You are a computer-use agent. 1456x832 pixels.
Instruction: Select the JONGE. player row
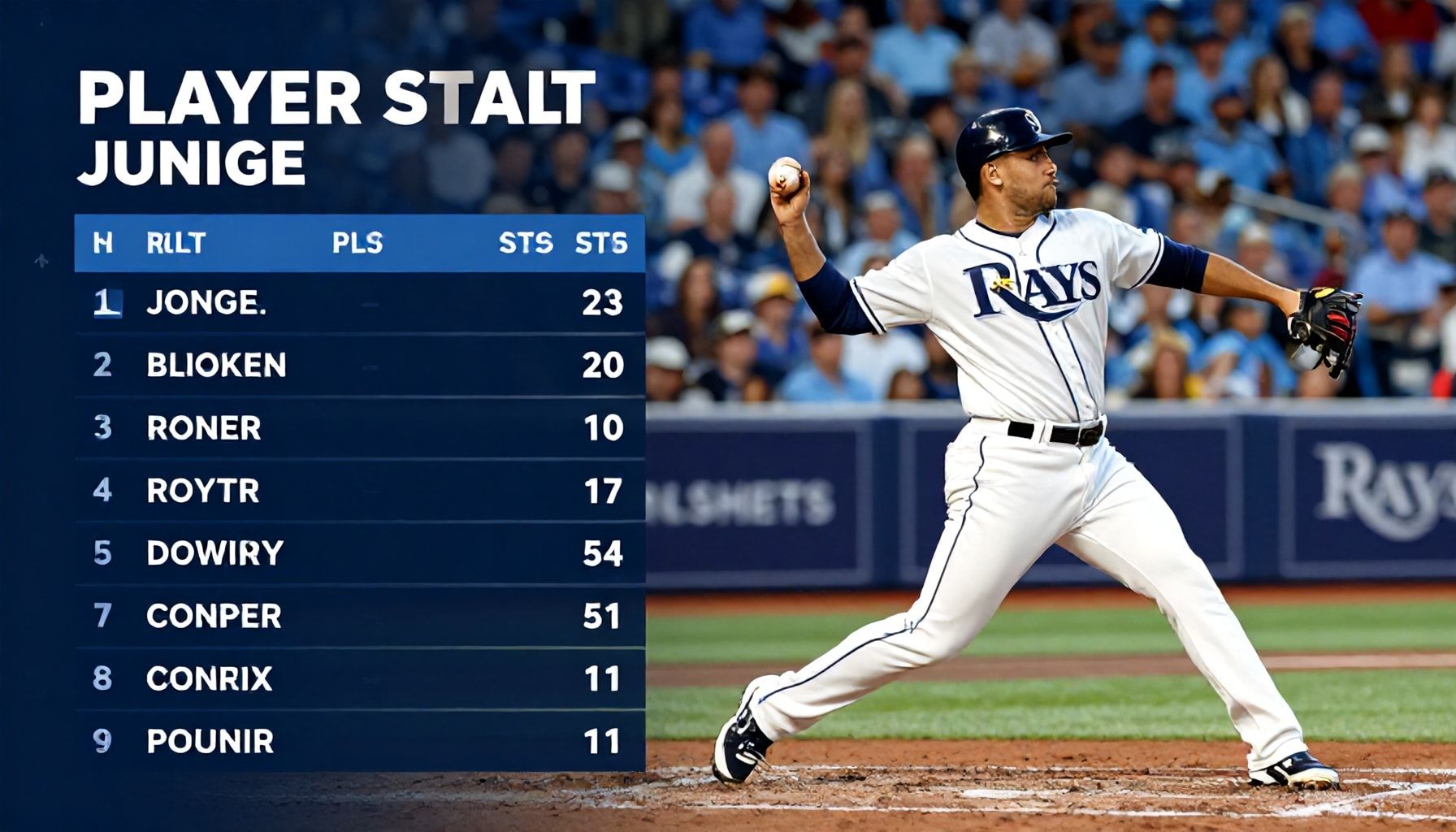click(x=359, y=303)
